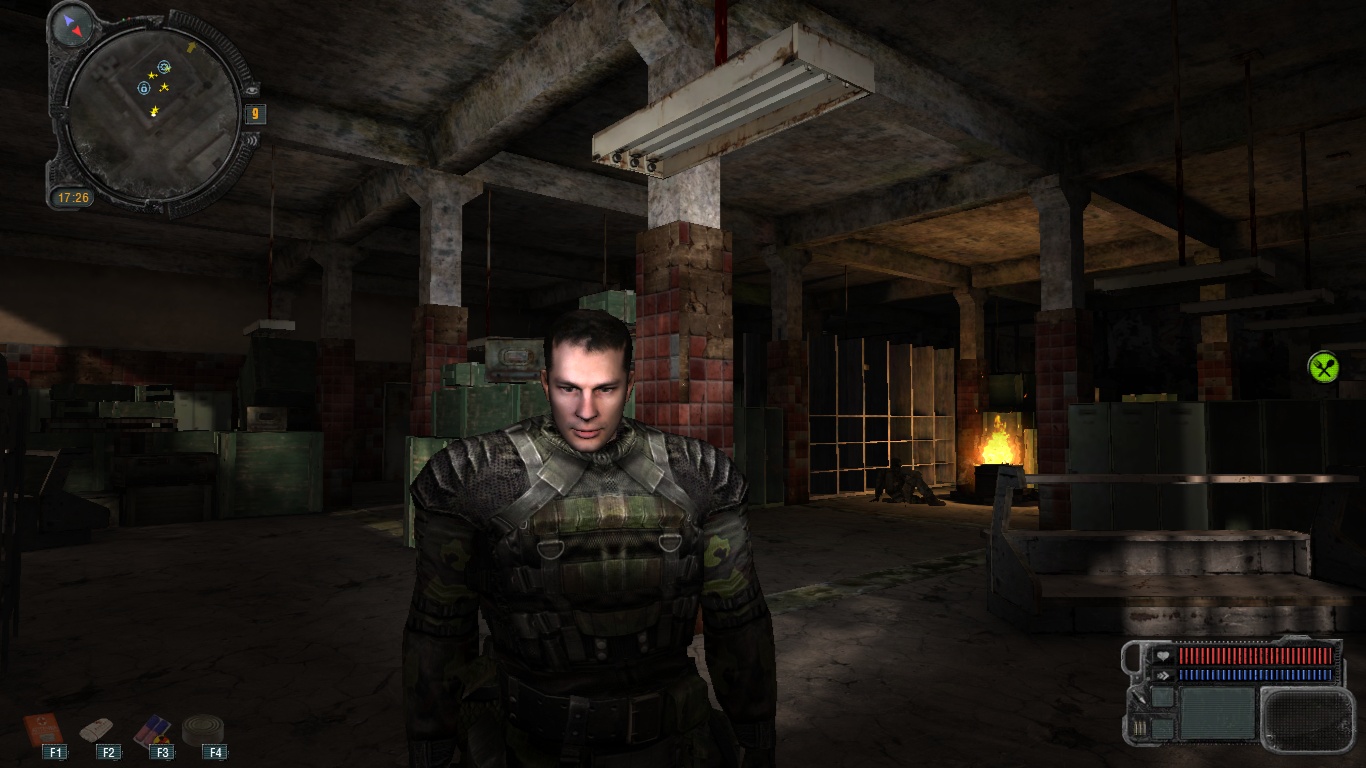The width and height of the screenshot is (1366, 768).
Task: Select the gear marker on the minimap
Action: point(164,67)
